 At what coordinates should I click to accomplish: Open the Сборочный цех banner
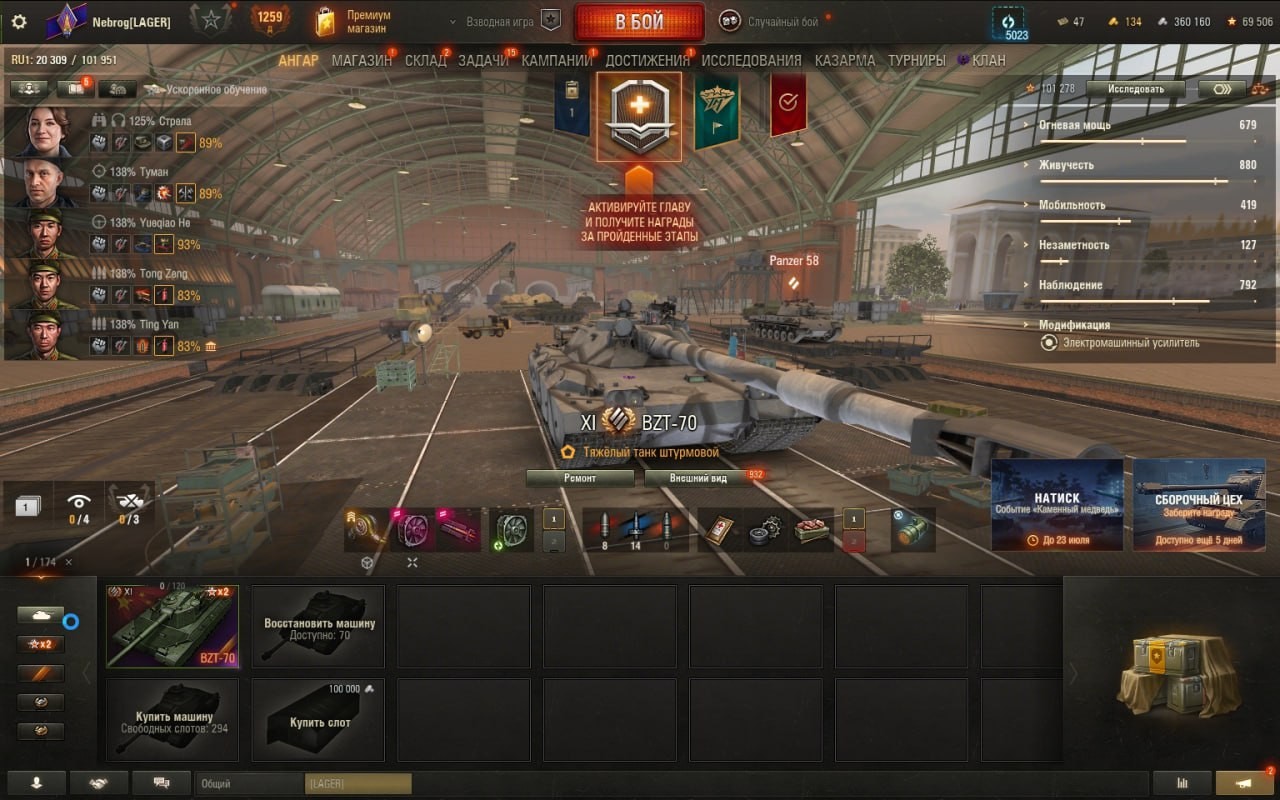click(x=1199, y=505)
